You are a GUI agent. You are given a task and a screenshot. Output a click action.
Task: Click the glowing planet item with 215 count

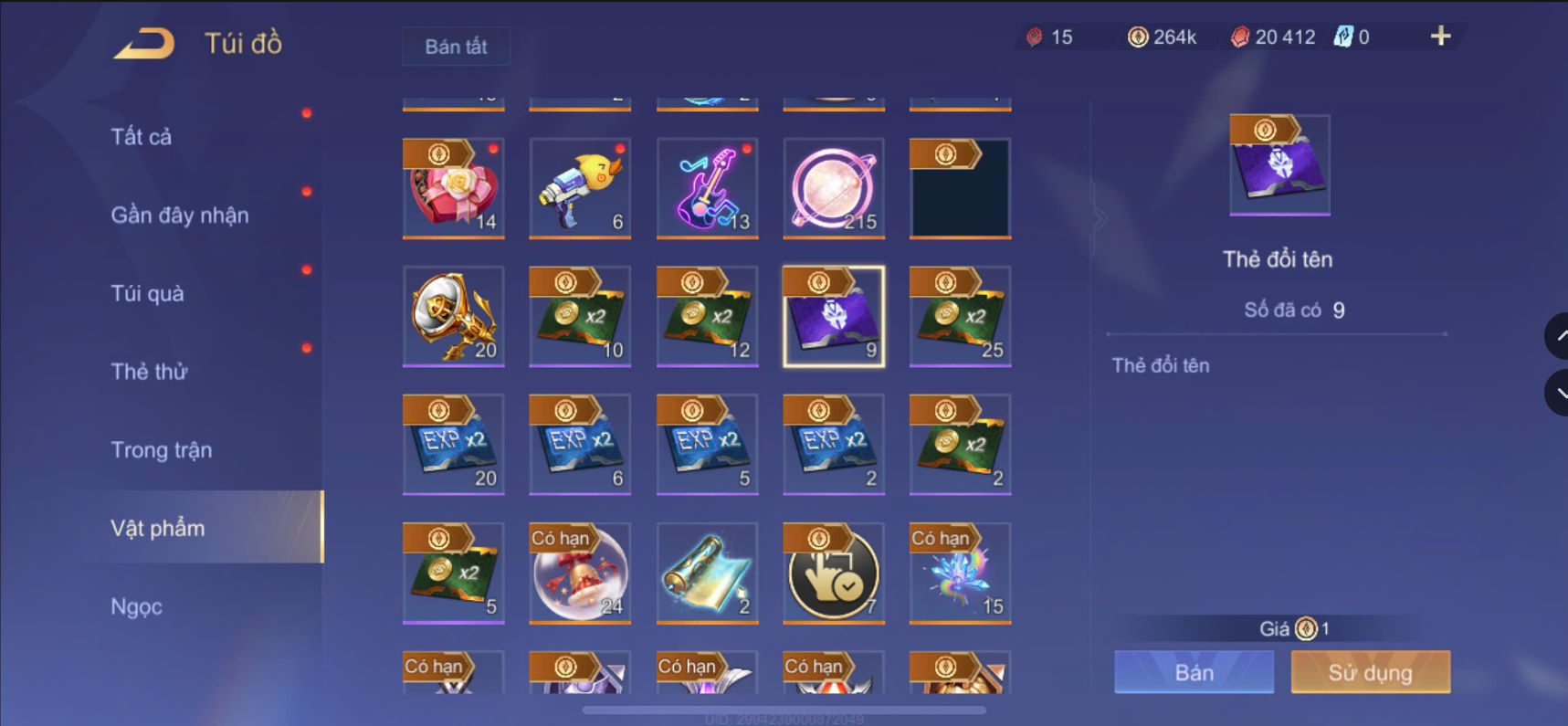[x=833, y=189]
